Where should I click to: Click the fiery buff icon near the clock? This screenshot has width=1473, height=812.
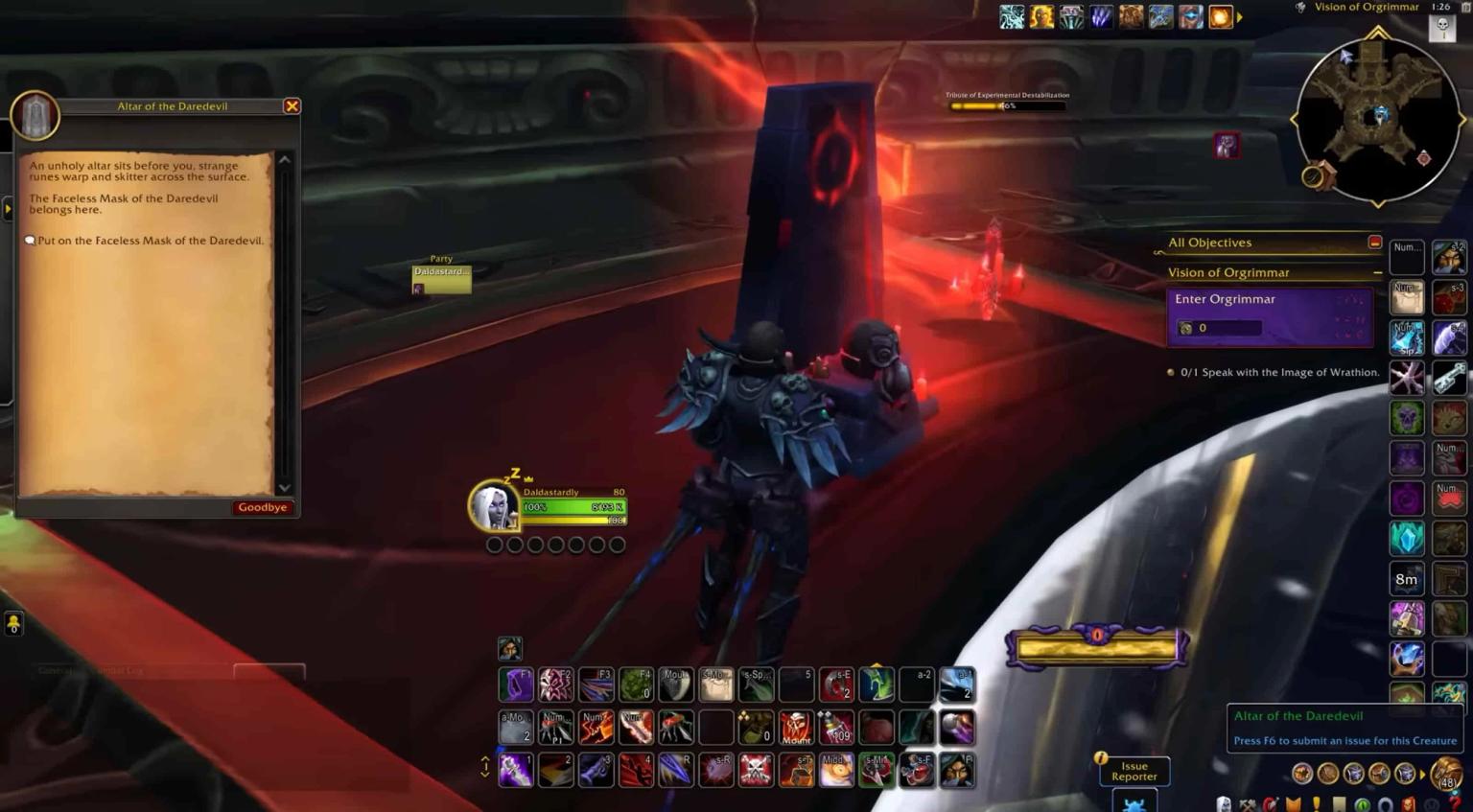1220,16
